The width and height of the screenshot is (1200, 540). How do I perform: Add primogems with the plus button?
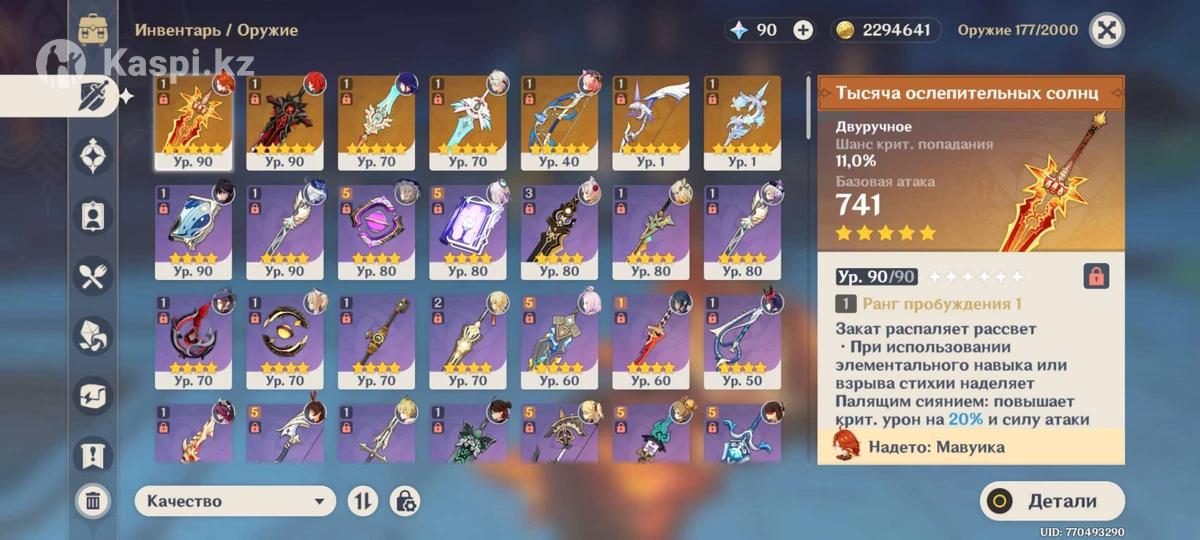pyautogui.click(x=803, y=30)
